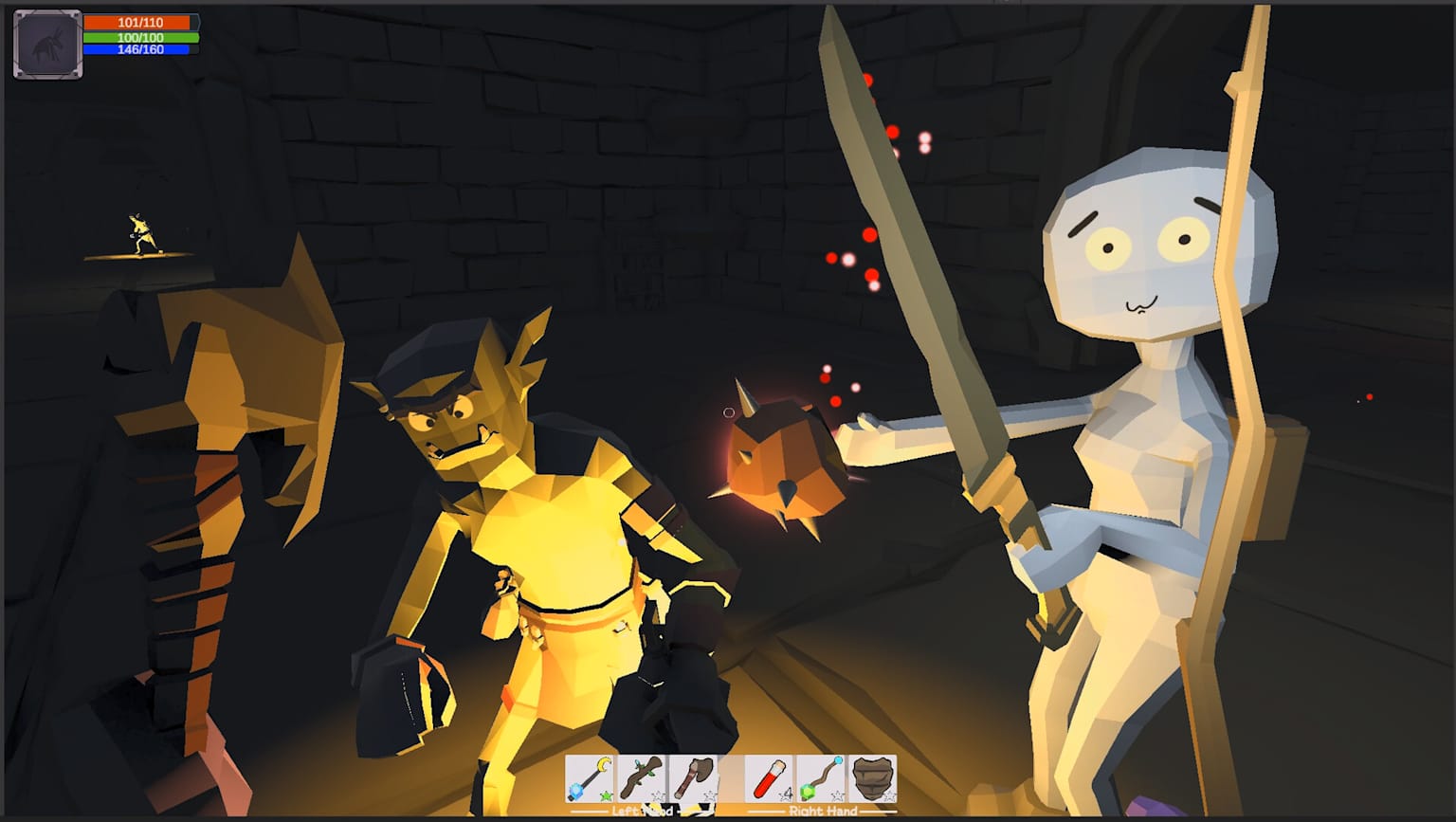The width and height of the screenshot is (1456, 822).
Task: Click the Right Hand label on the hotbar
Action: [823, 812]
